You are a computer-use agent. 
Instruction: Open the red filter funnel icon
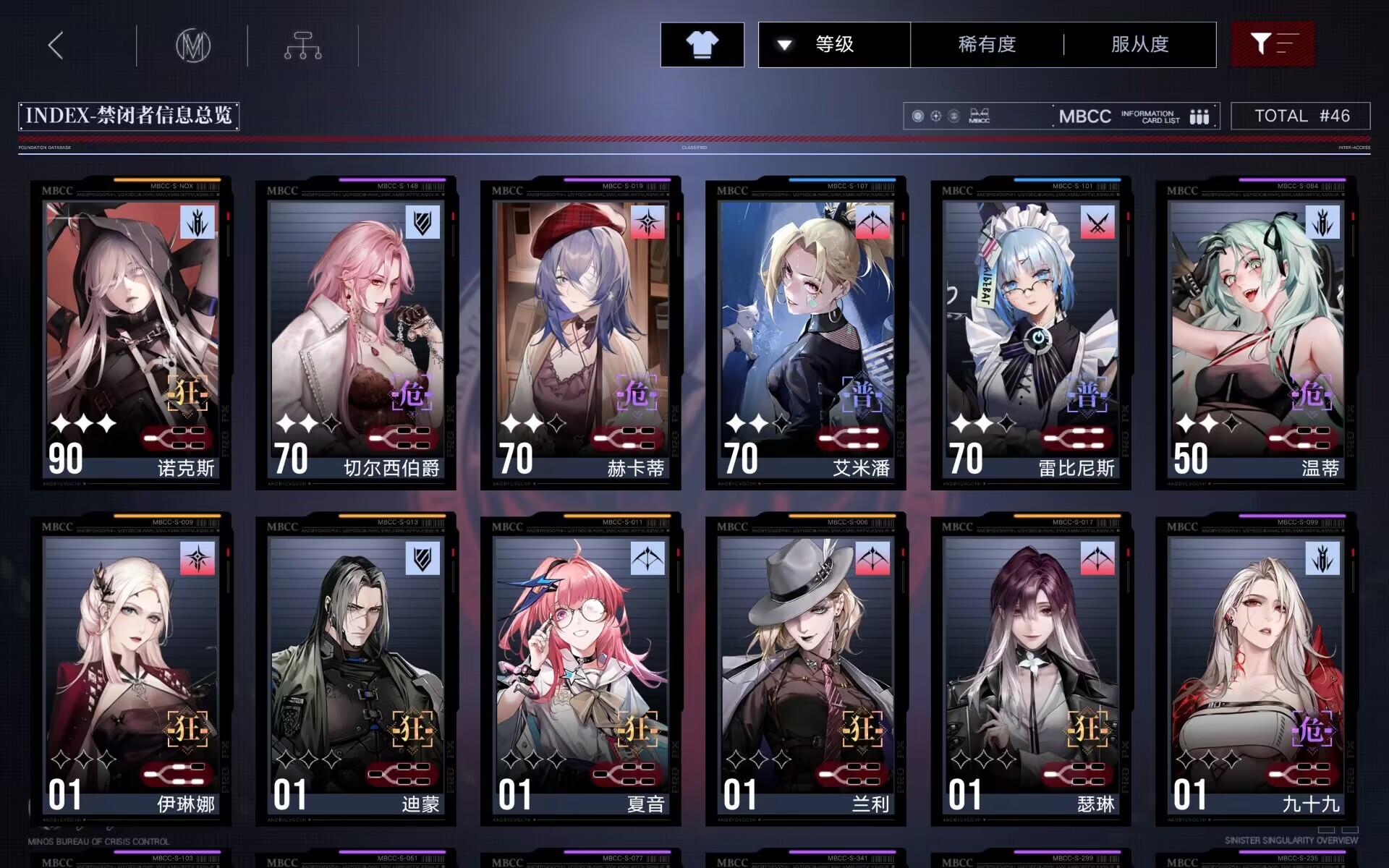point(1273,44)
